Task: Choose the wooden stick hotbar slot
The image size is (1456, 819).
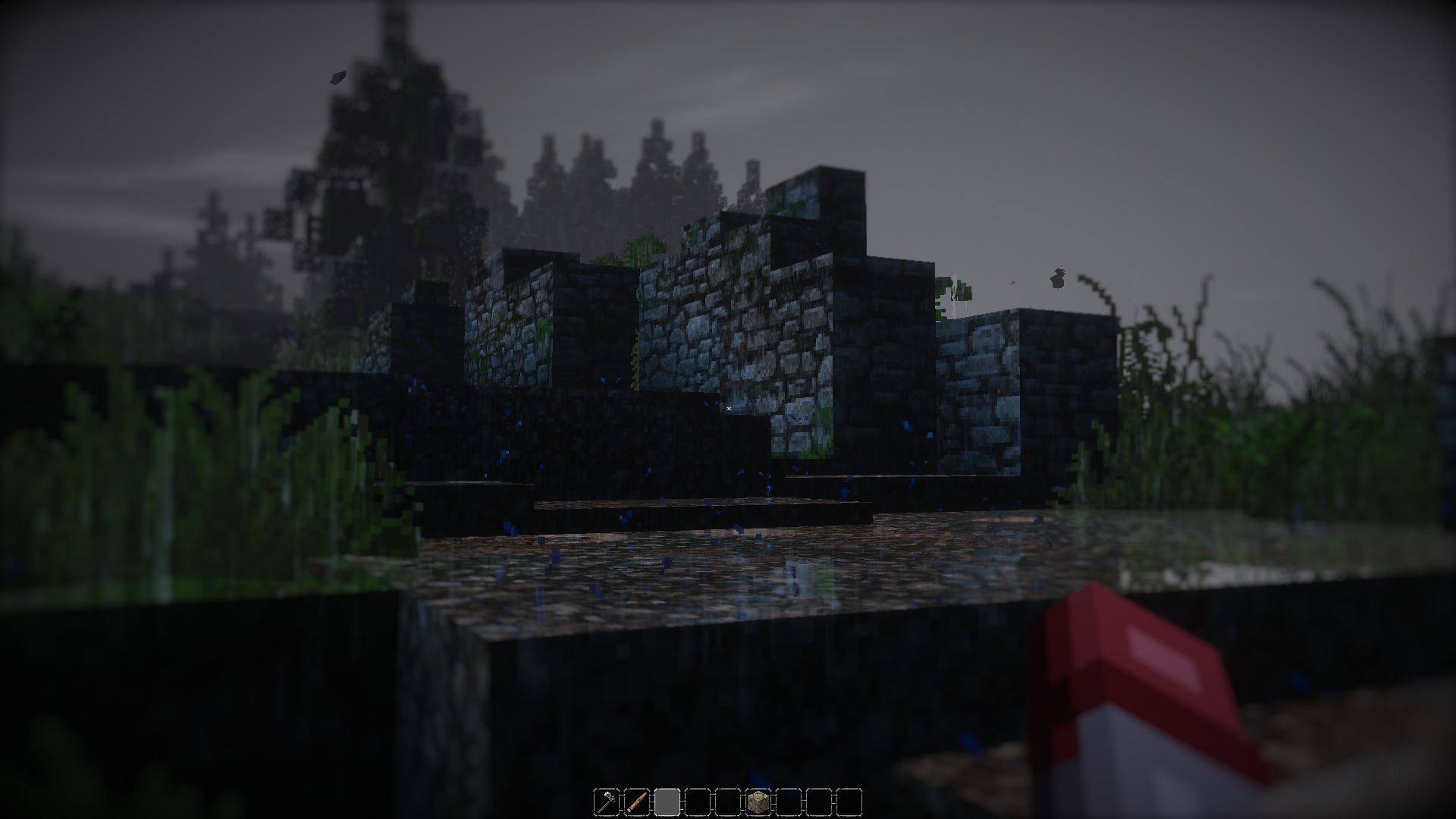Action: tap(636, 801)
